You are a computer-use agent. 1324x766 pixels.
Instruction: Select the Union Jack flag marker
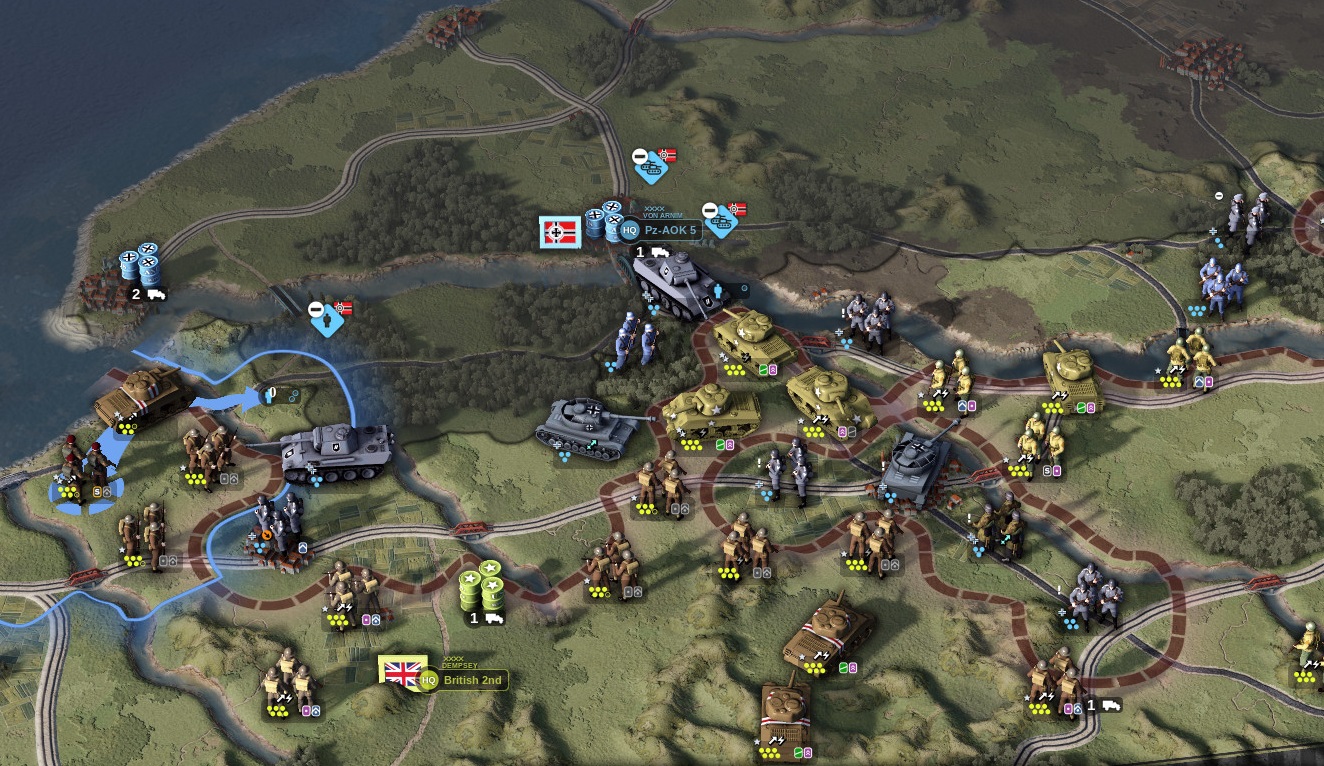coord(403,672)
